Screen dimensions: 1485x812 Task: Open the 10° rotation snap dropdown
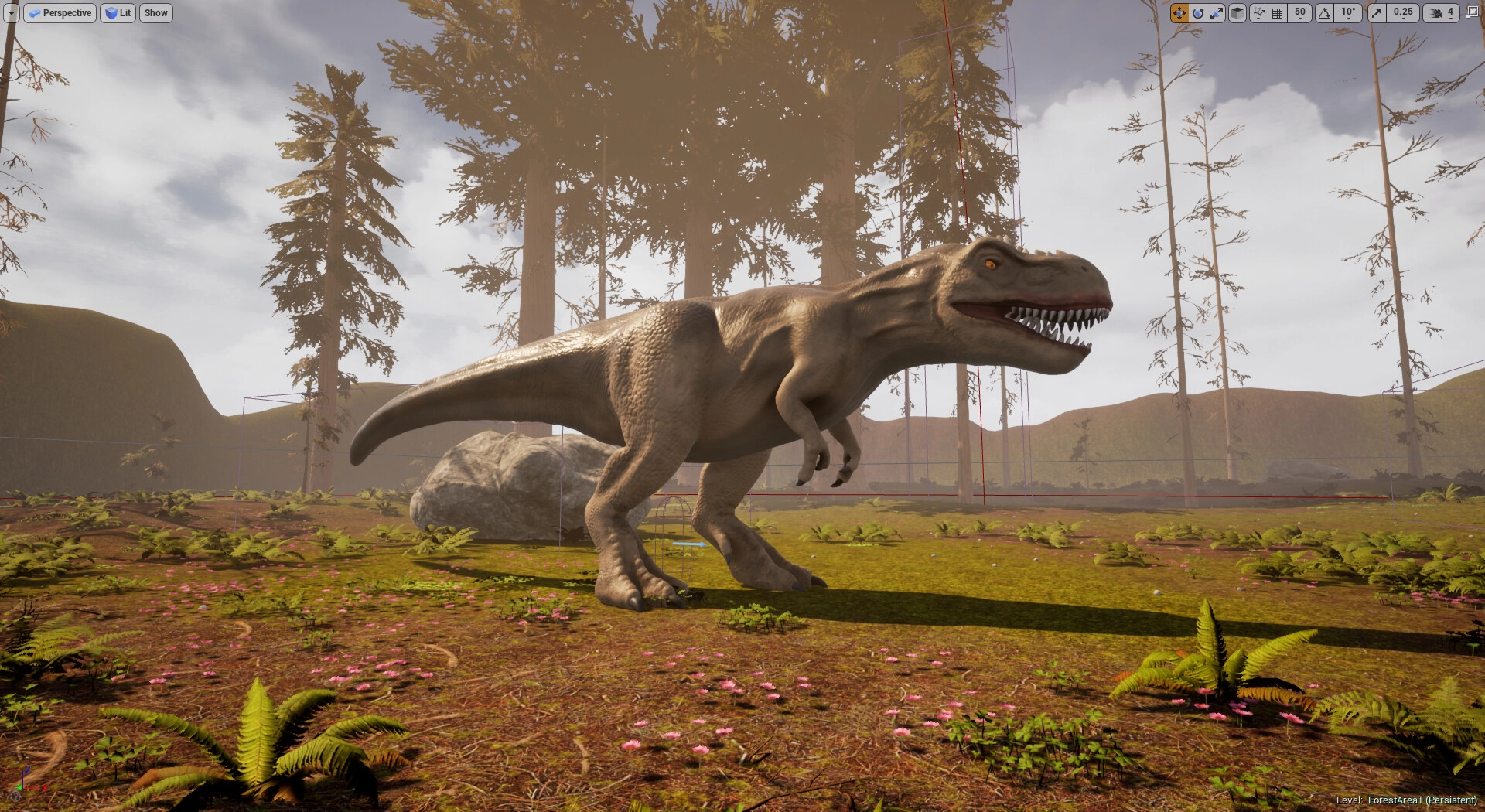pos(1349,13)
